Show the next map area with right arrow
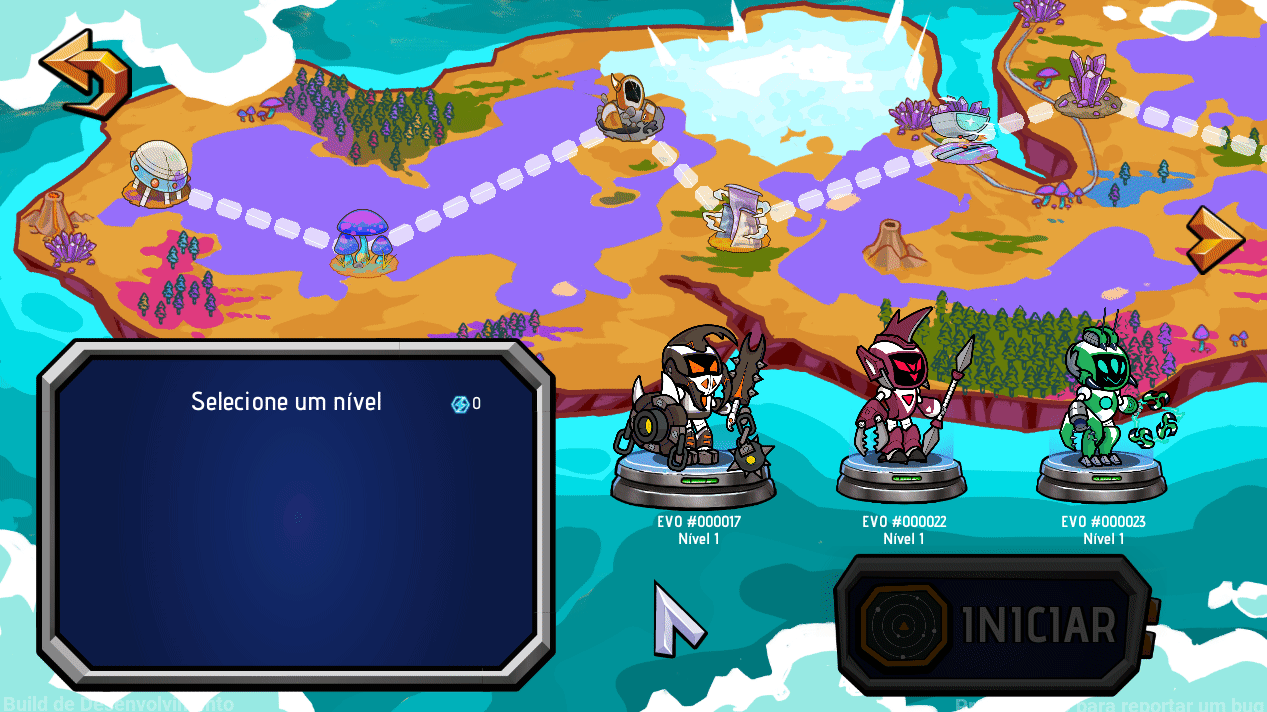1267x712 pixels. (1213, 238)
